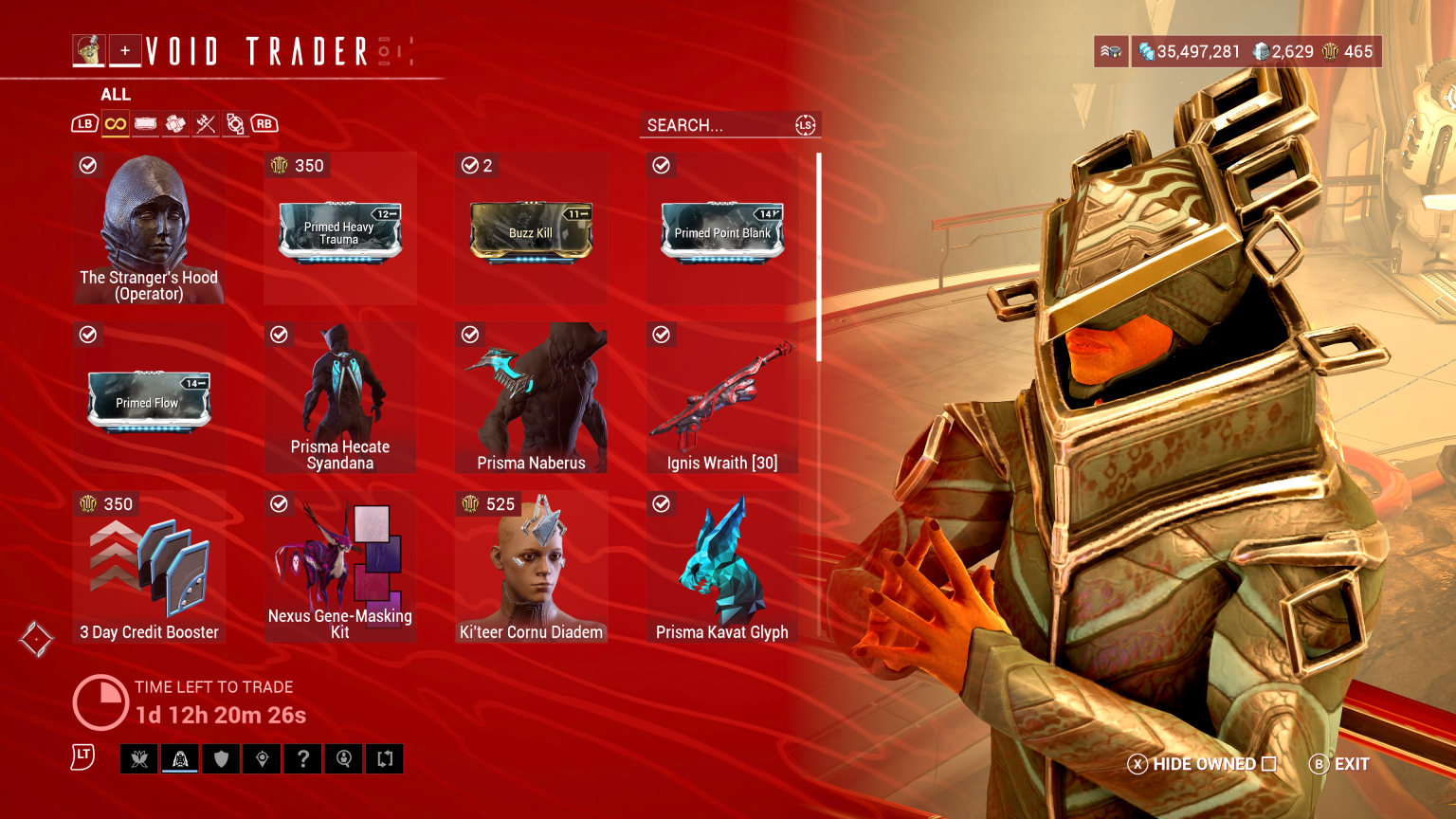Click the player lookup icon
Viewport: 1456px width, 819px height.
click(343, 758)
